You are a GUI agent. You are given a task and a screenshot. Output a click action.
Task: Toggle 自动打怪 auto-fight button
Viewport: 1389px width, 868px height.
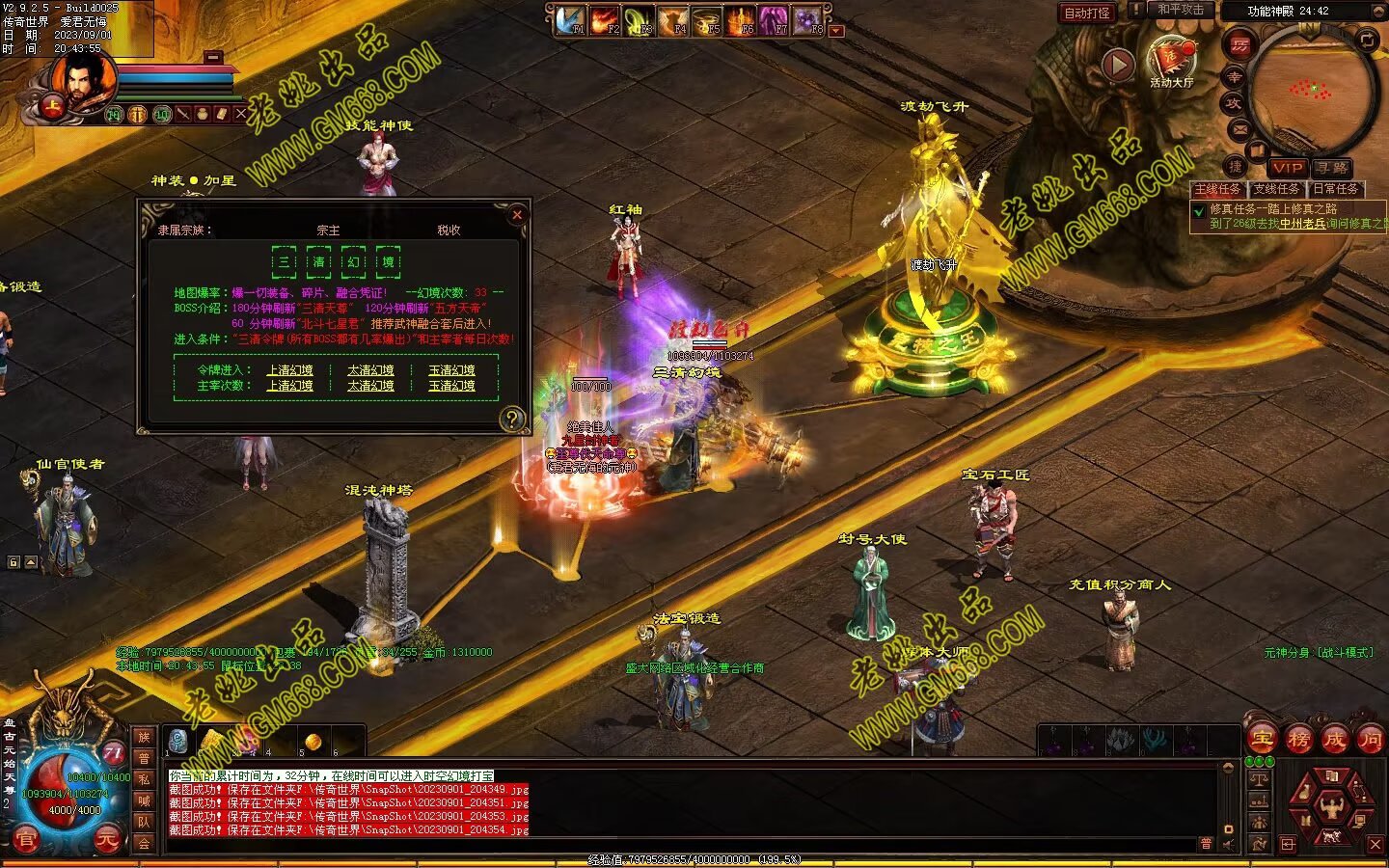click(1087, 13)
